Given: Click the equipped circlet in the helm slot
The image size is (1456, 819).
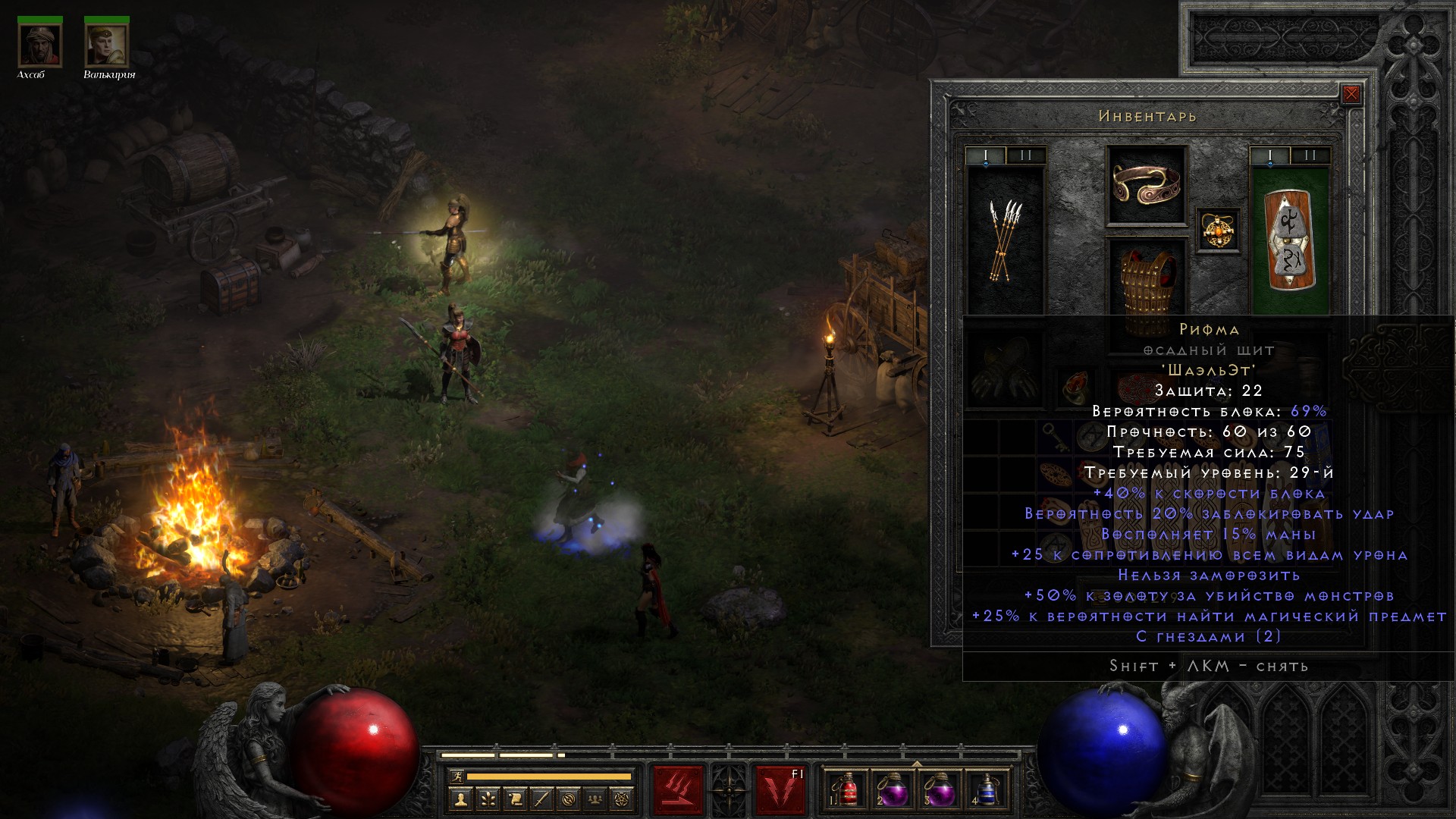Looking at the screenshot, I should (1146, 184).
